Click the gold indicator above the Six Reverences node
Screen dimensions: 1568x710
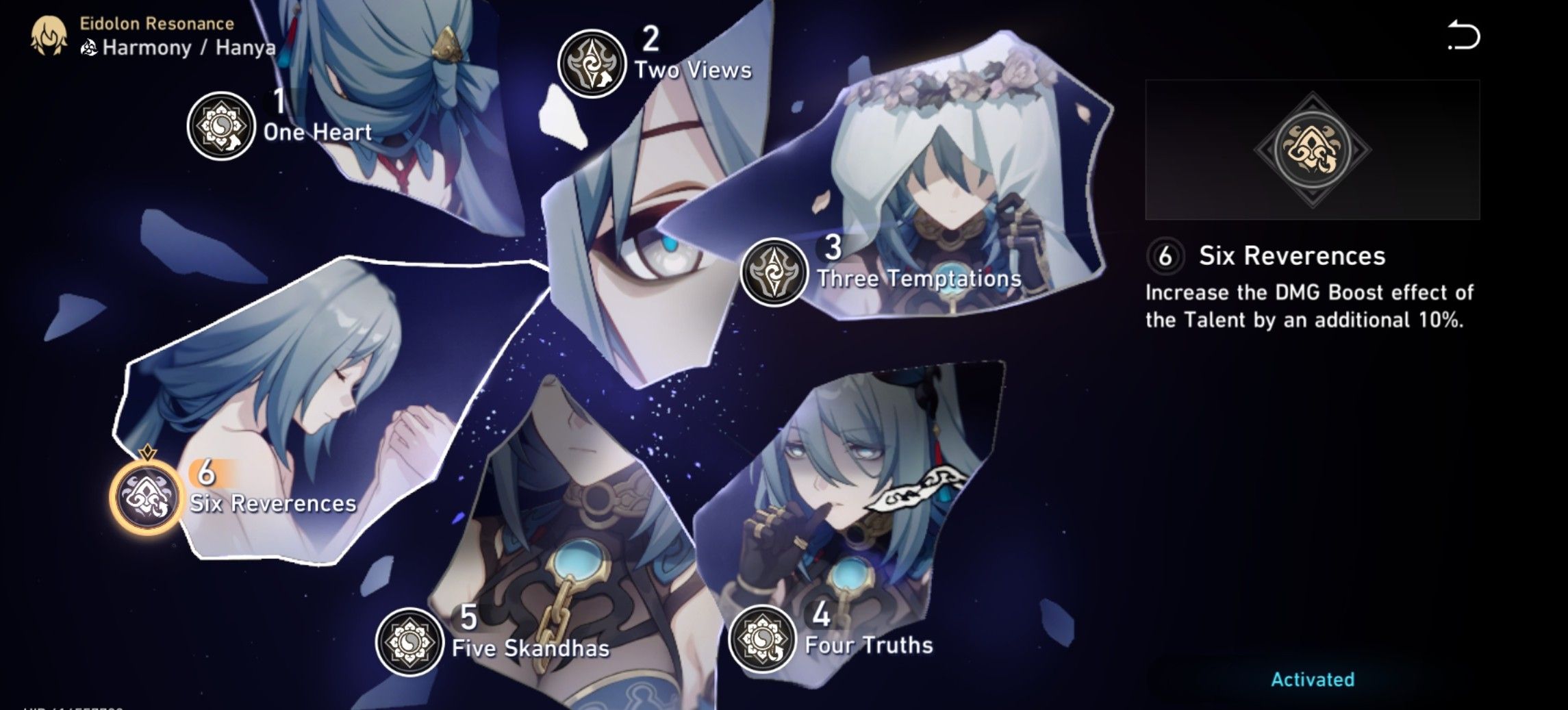coord(147,453)
